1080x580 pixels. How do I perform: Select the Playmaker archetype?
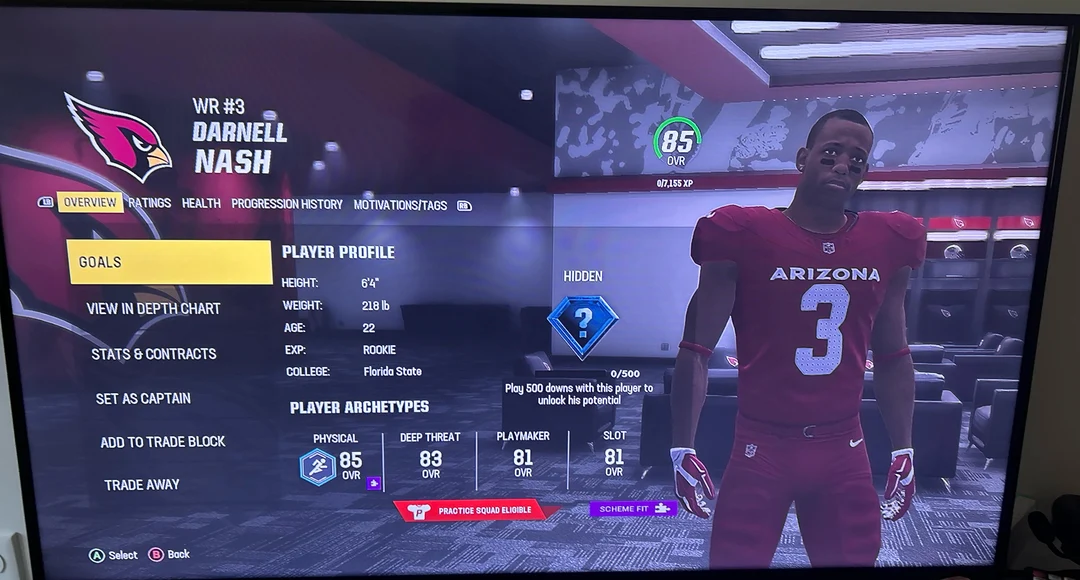click(x=523, y=459)
